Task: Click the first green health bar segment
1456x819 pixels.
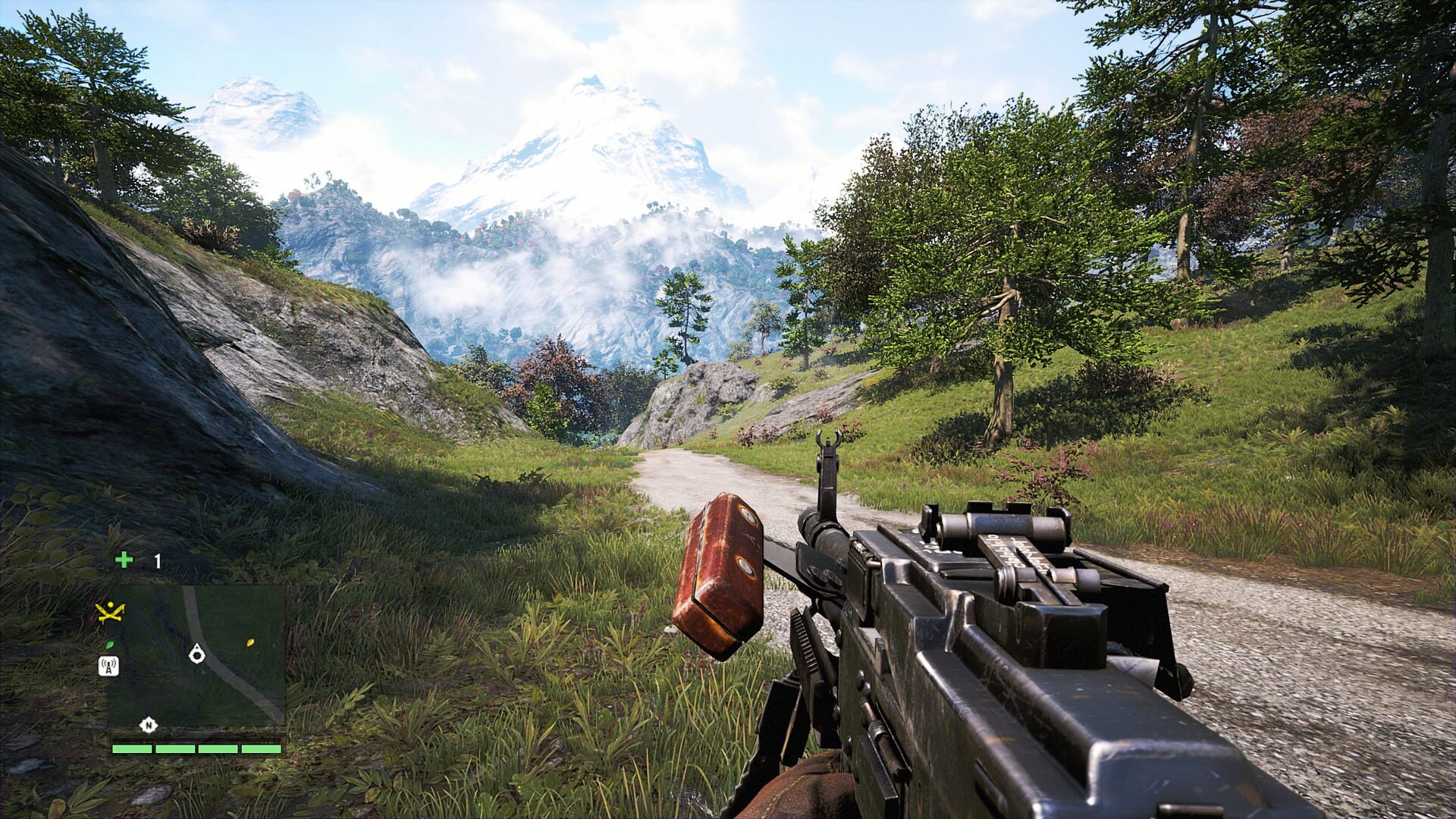Action: (132, 748)
